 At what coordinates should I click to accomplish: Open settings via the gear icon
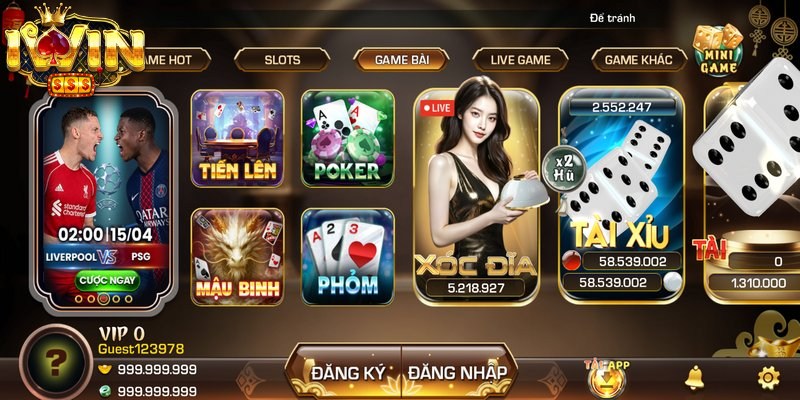(768, 377)
